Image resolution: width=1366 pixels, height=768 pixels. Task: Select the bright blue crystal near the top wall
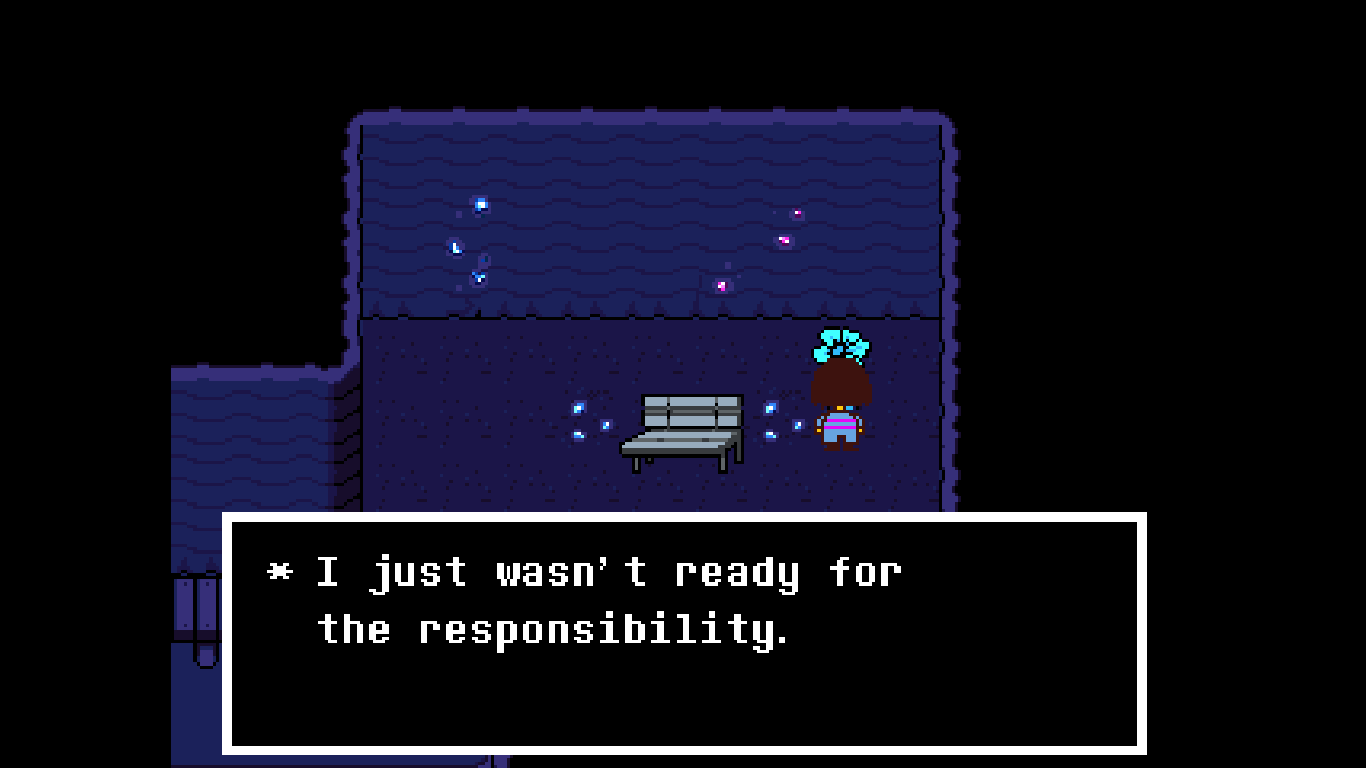[x=479, y=204]
